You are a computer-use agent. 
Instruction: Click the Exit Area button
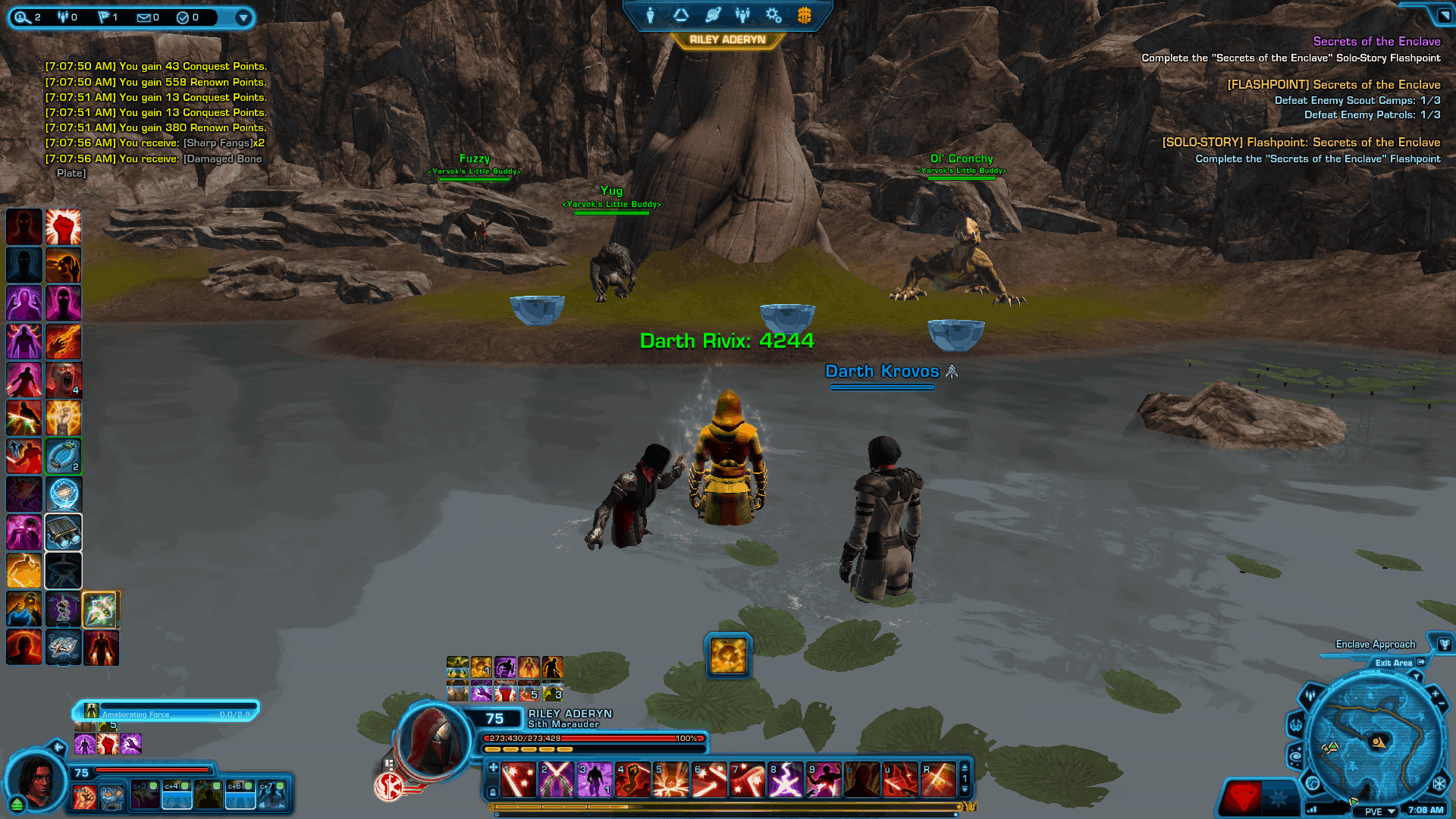click(1394, 663)
